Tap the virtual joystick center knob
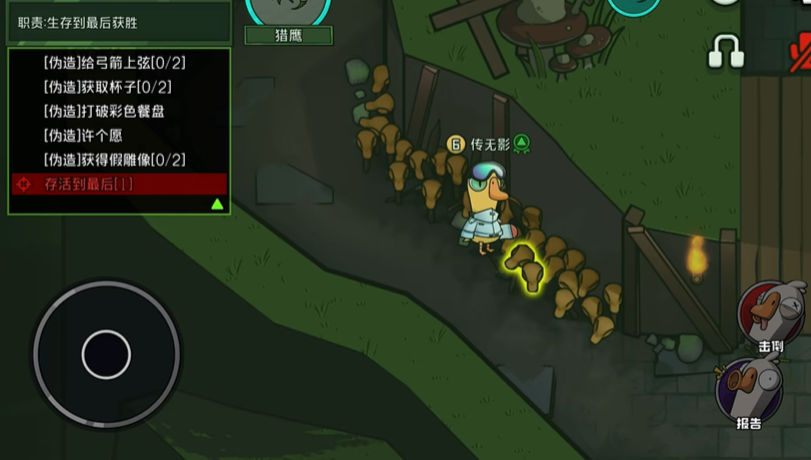The width and height of the screenshot is (811, 460). (x=106, y=354)
